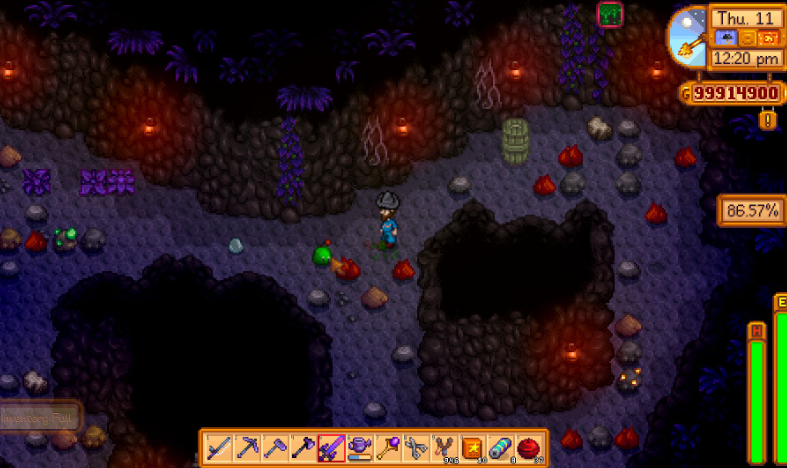This screenshot has height=468, width=787.
Task: Open the journal with the exclamation icon
Action: point(767,121)
